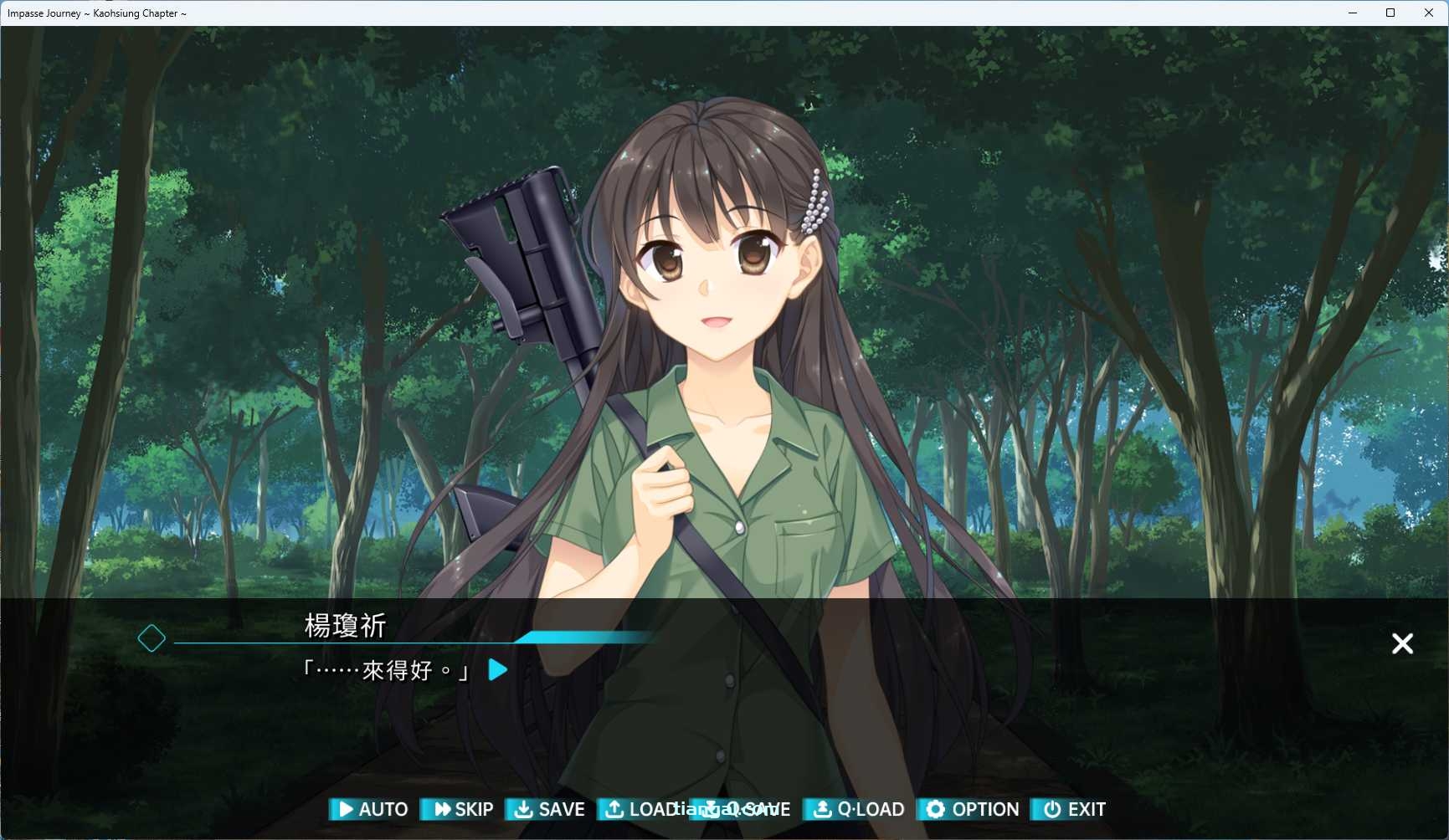Click the play icon on the AUTO button
The height and width of the screenshot is (840, 1449).
tap(346, 810)
